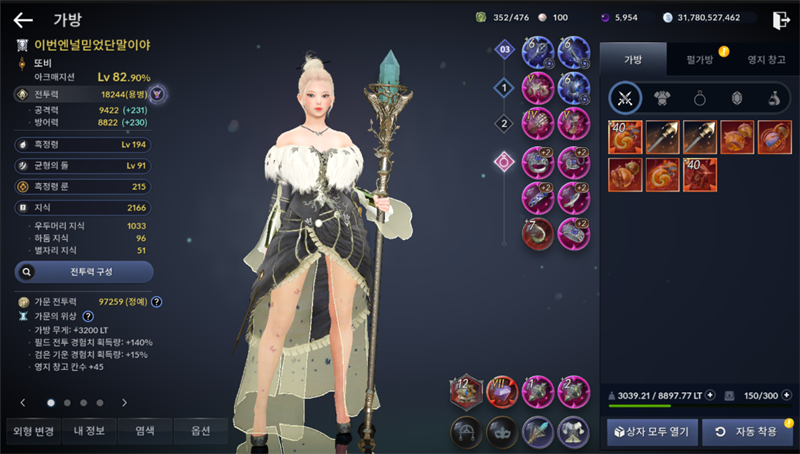Select the crossed swords weapon filter
Viewport: 800px width, 454px height.
[x=626, y=98]
